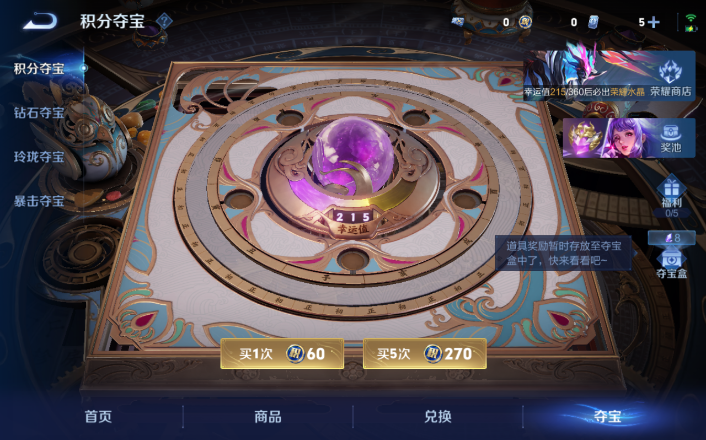This screenshot has width=706, height=440.
Task: Open the 福利 gift box
Action: pyautogui.click(x=671, y=196)
